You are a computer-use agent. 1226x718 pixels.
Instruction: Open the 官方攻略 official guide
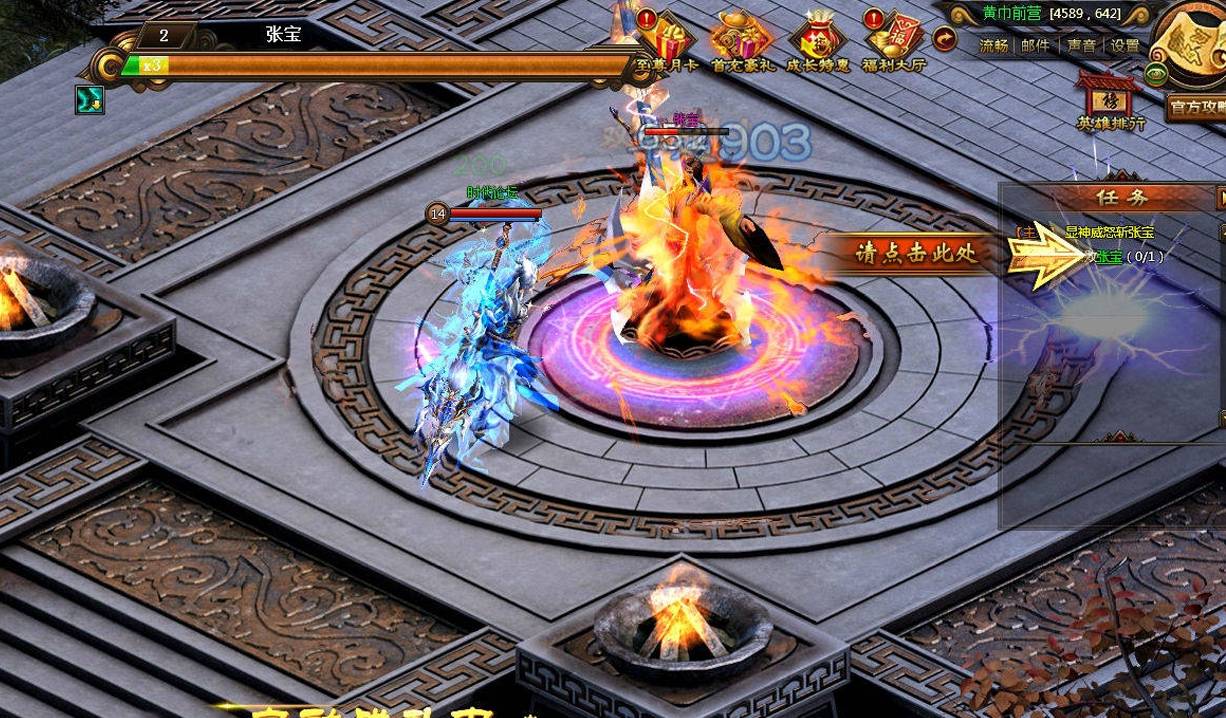tap(1196, 106)
